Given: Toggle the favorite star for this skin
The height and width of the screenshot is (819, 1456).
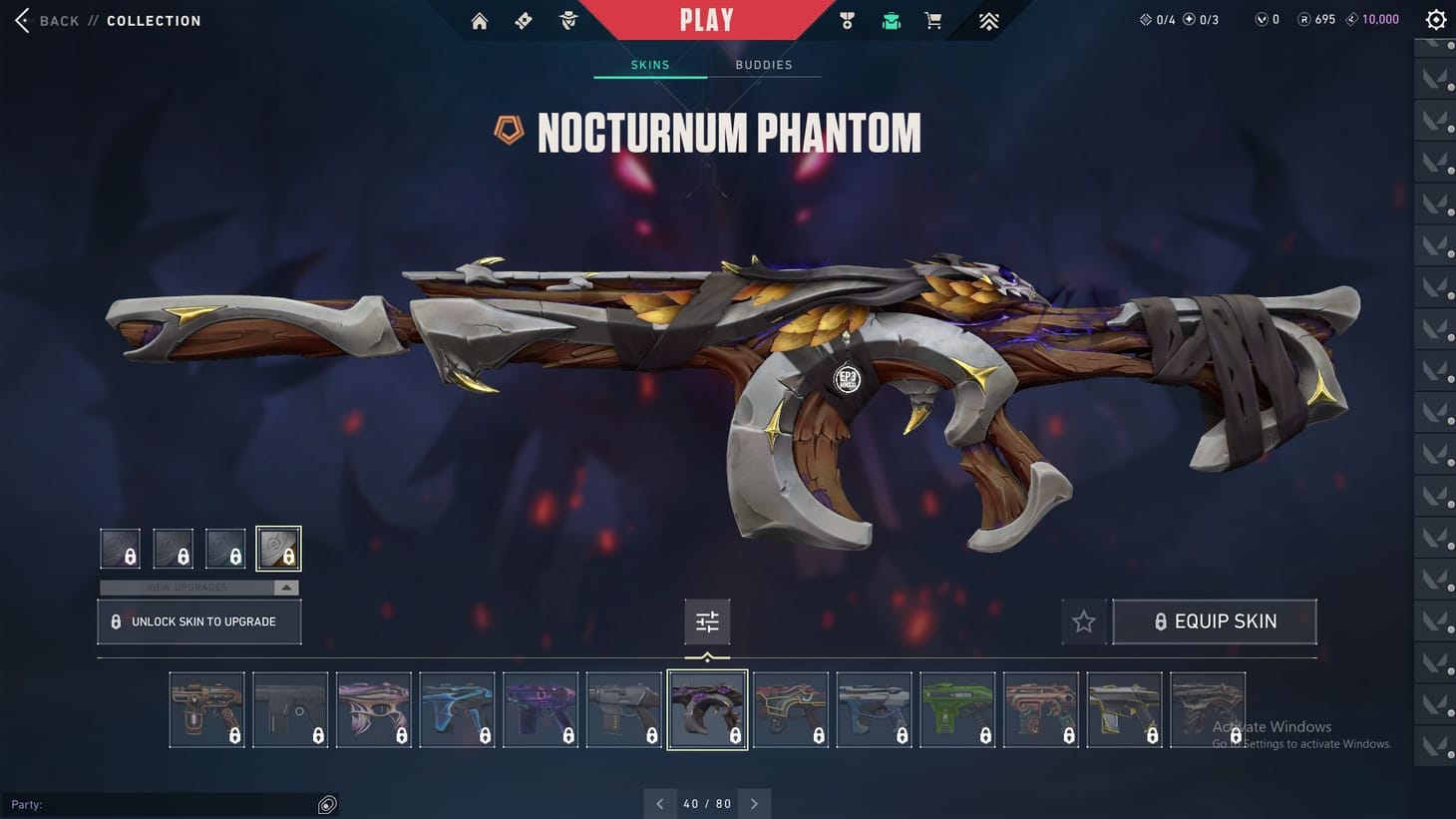Looking at the screenshot, I should click(x=1083, y=620).
